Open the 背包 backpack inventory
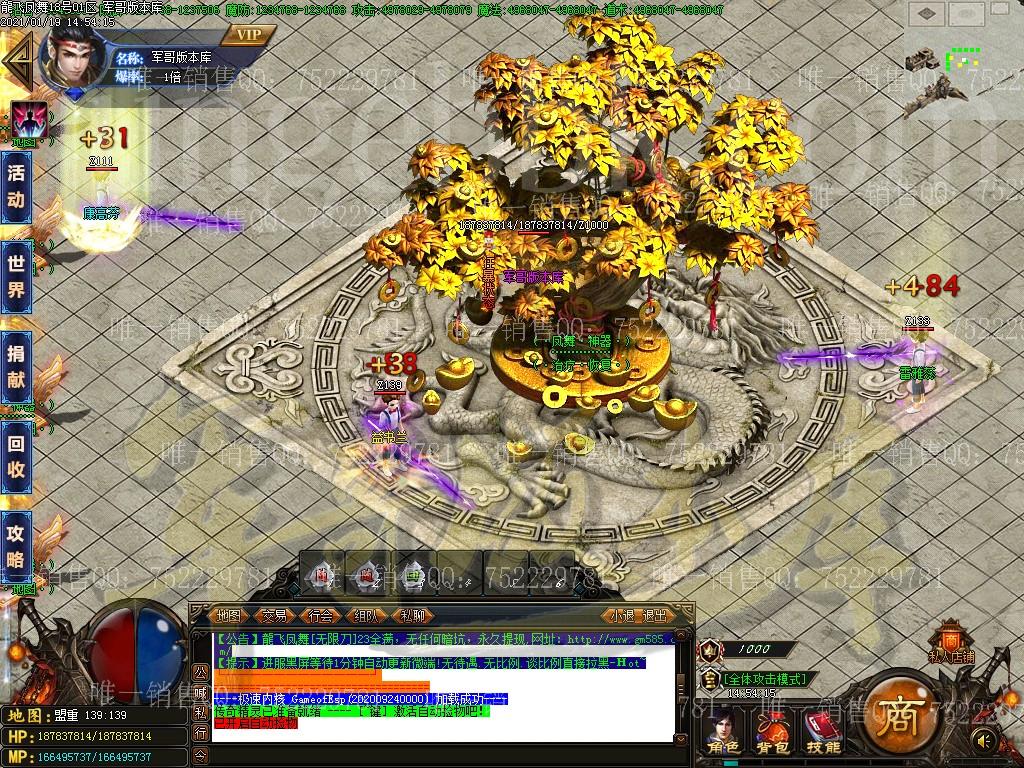The height and width of the screenshot is (768, 1024). point(773,730)
